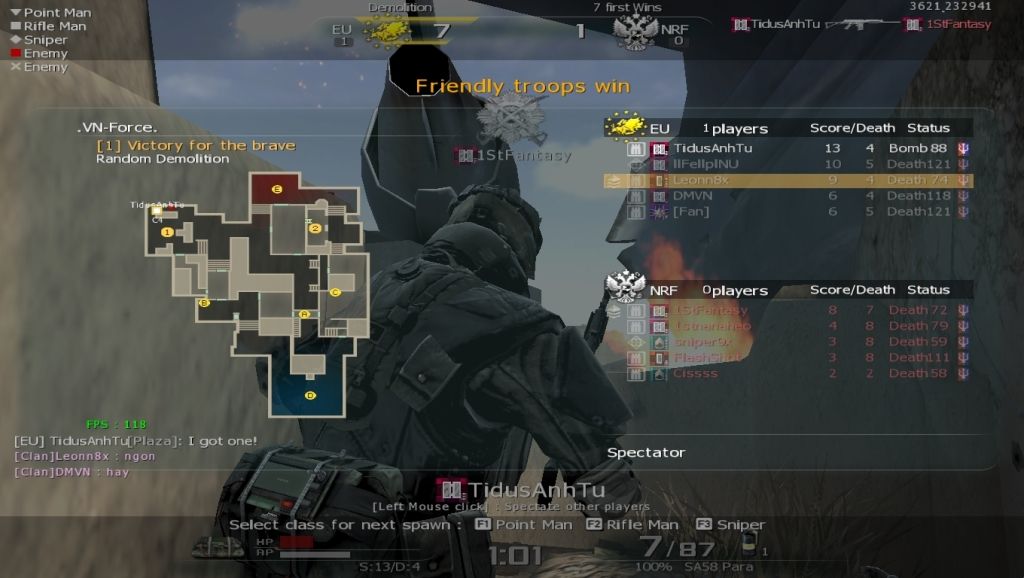Select Rifle Man class for next spawn
The height and width of the screenshot is (578, 1024).
pos(632,525)
